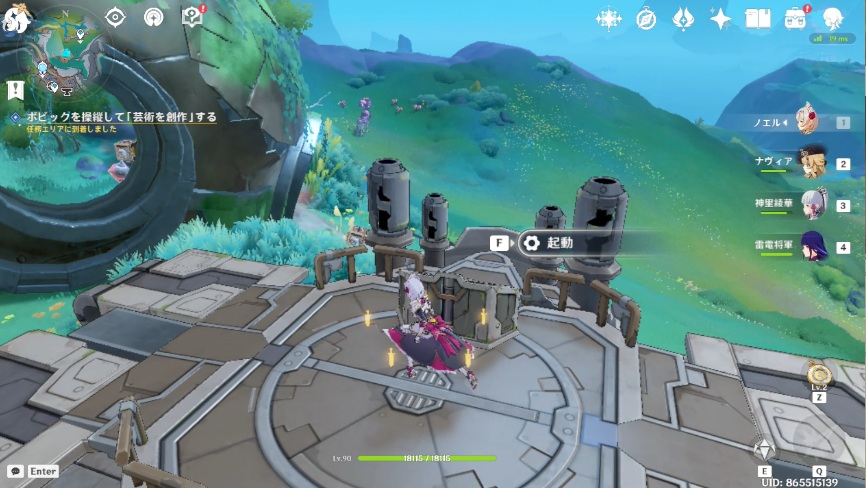This screenshot has width=866, height=488.
Task: Open the quest navigation target icon
Action: click(x=115, y=17)
